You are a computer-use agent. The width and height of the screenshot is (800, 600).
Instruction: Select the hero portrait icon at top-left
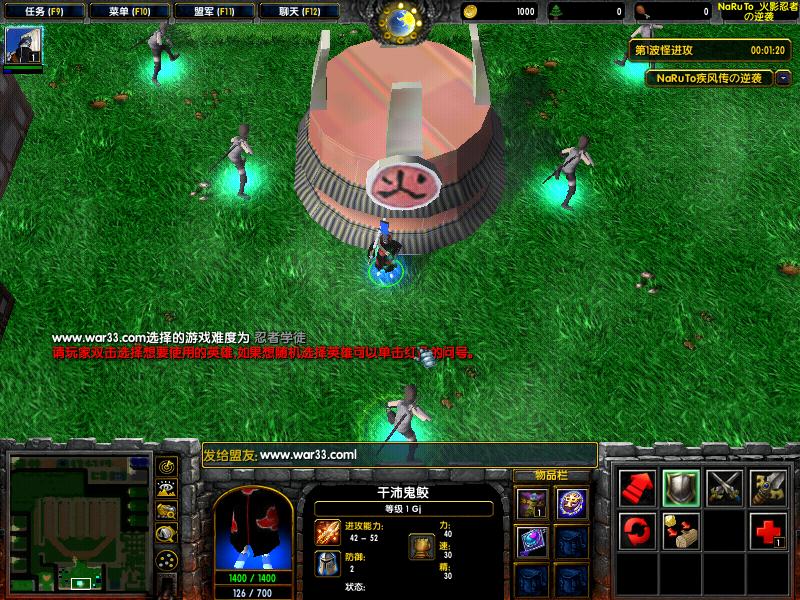(x=23, y=46)
